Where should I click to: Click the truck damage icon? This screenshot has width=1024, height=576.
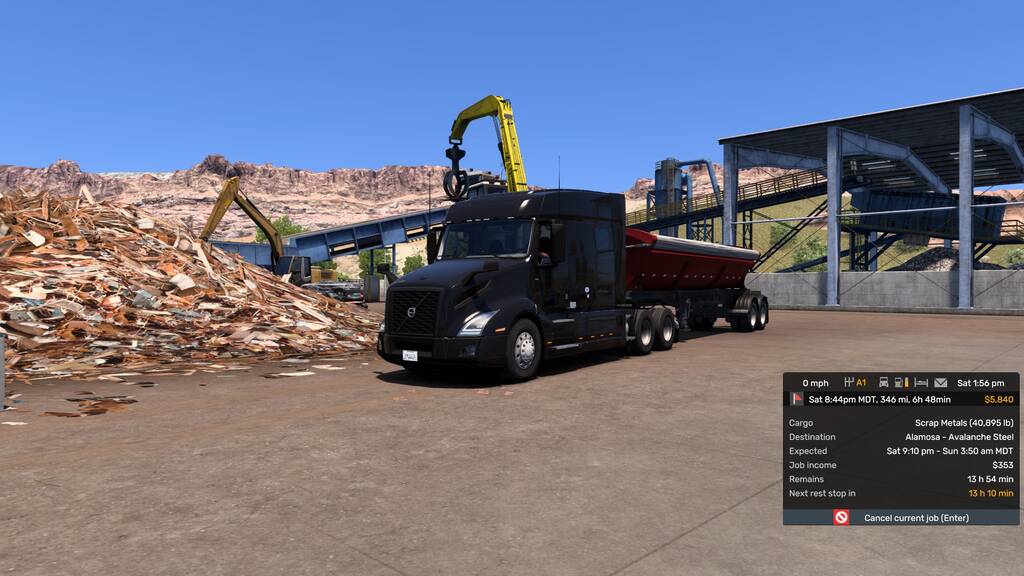[x=883, y=382]
